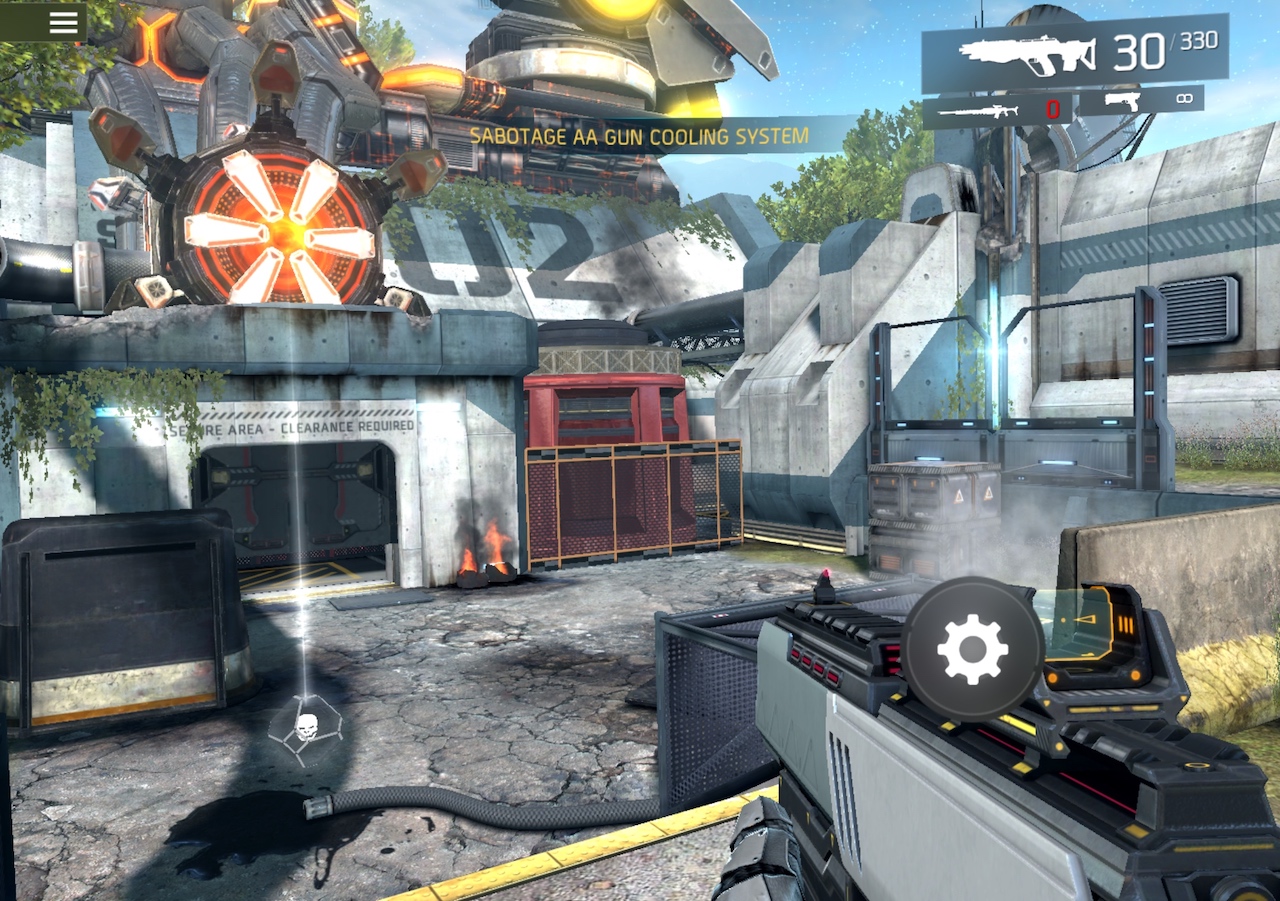
Task: Switch to the pistol sidearm slot
Action: [x=1140, y=101]
